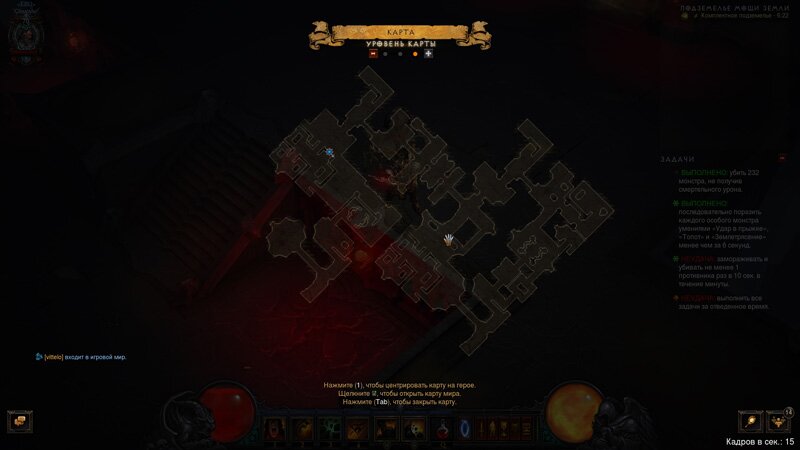Open the blue town portal icon

[463, 429]
